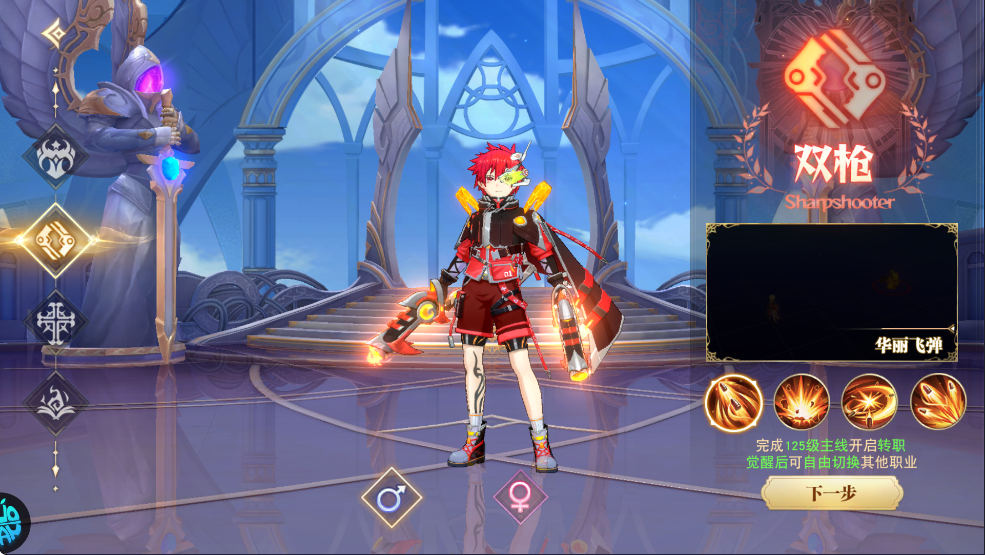985x555 pixels.
Task: Preview the three-bullet spread skill
Action: click(x=938, y=402)
